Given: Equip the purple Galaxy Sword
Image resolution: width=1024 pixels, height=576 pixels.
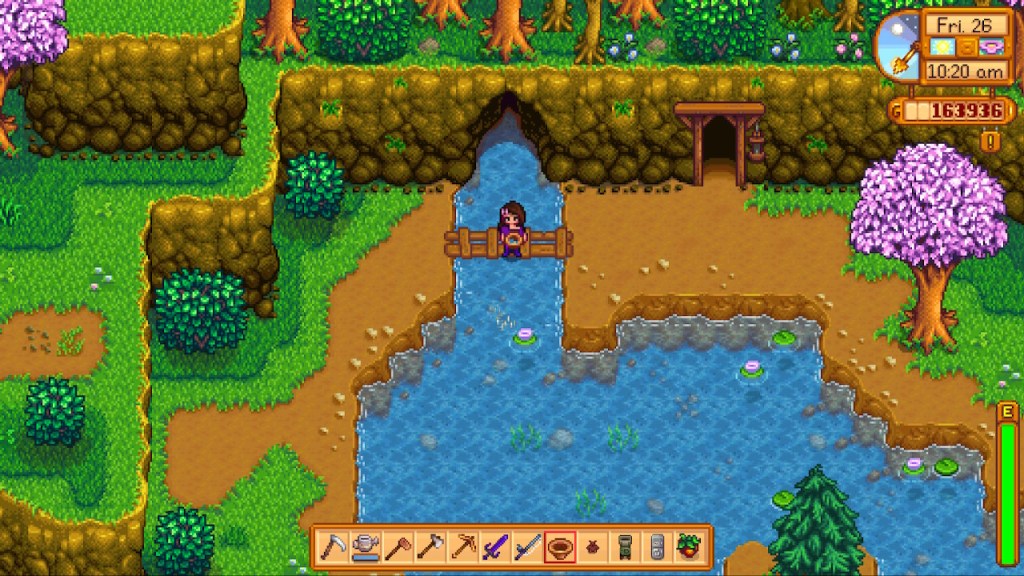Looking at the screenshot, I should pos(494,547).
